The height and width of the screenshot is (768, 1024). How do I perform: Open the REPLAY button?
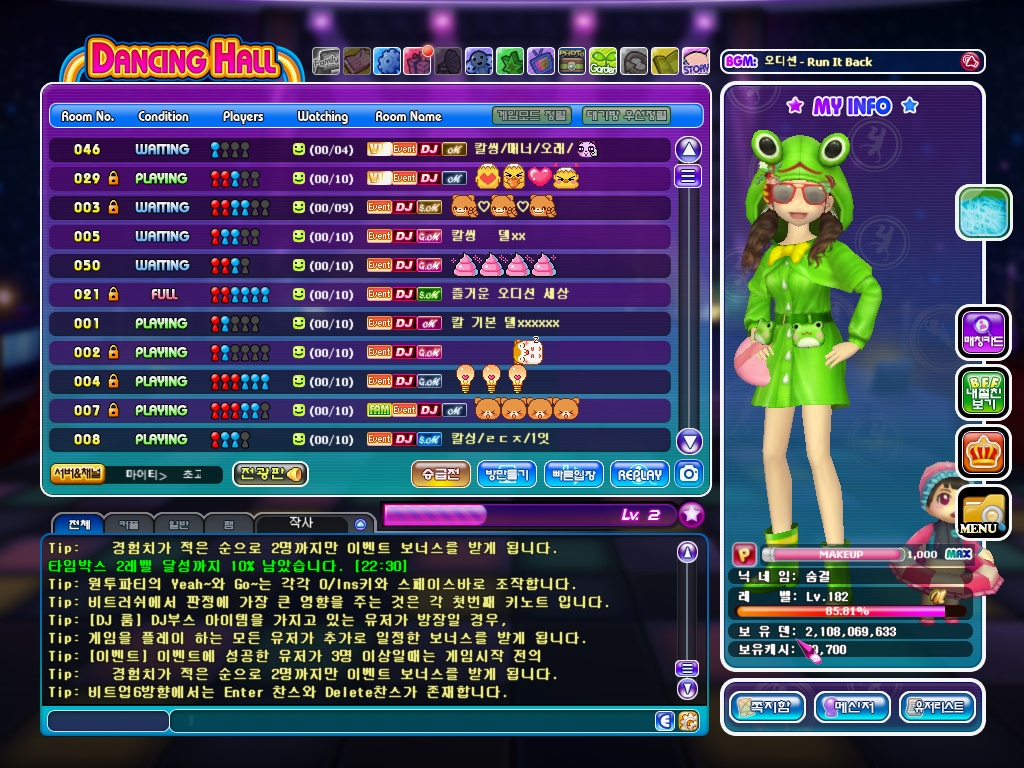(x=639, y=474)
